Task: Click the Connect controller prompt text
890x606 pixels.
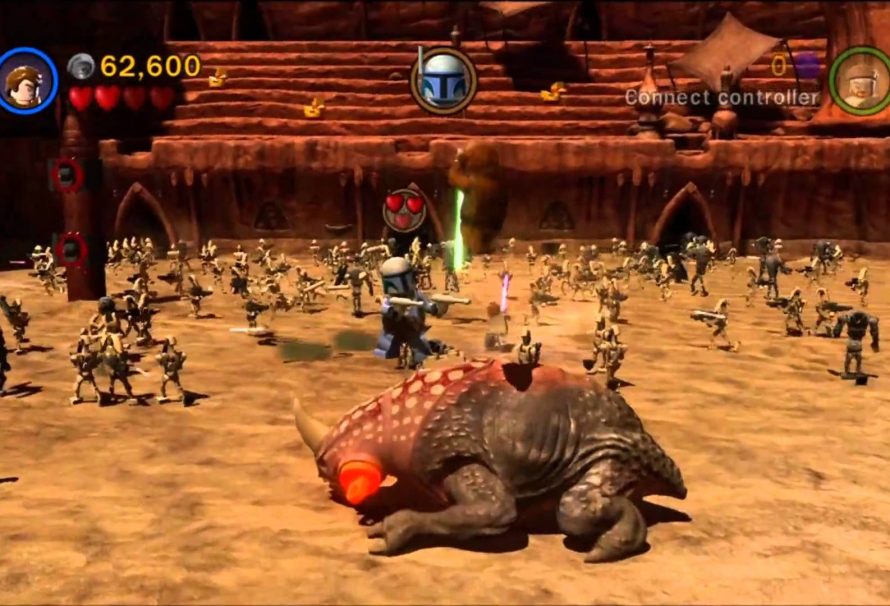Action: coord(721,98)
